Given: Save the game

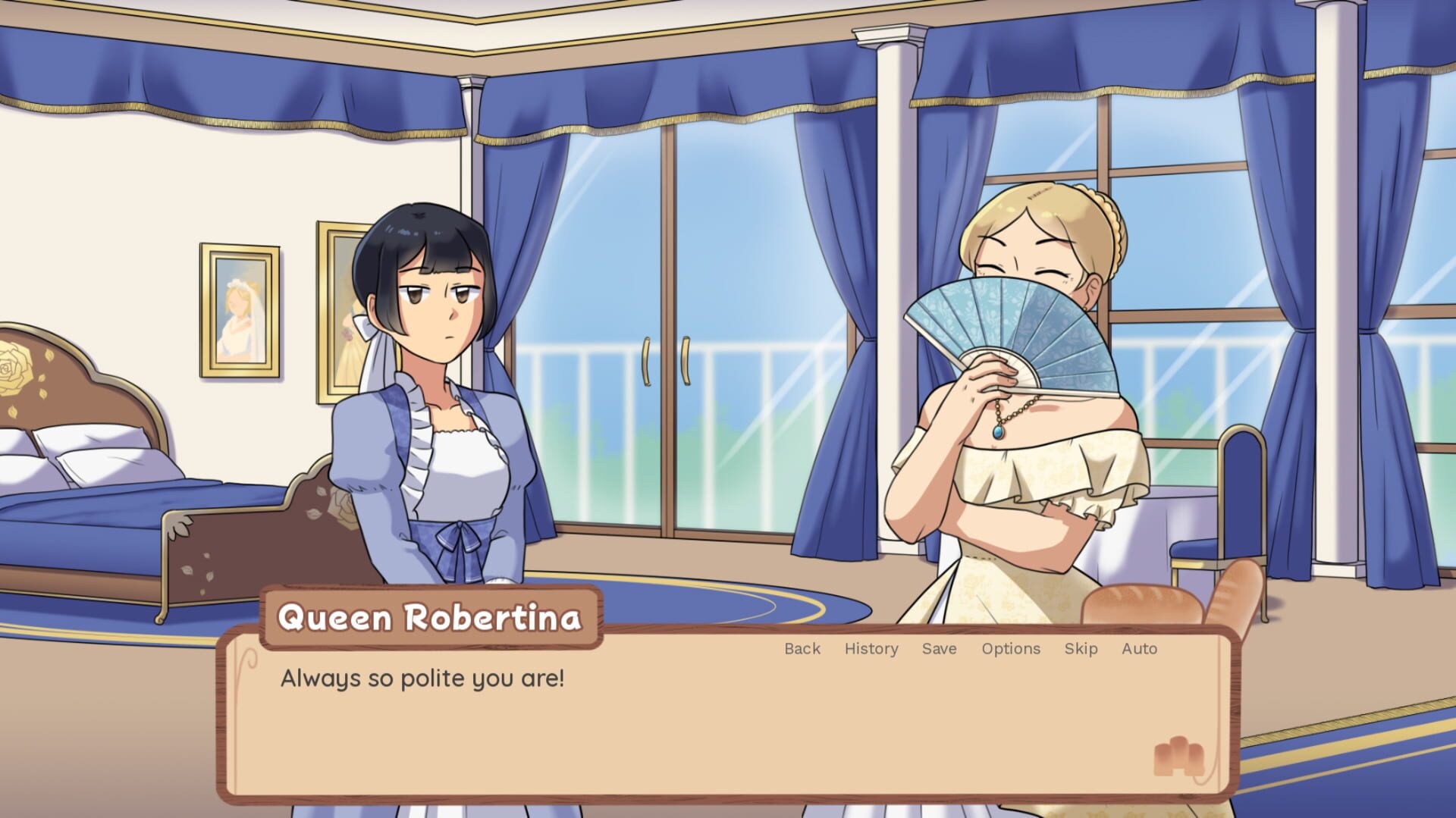Looking at the screenshot, I should point(938,649).
